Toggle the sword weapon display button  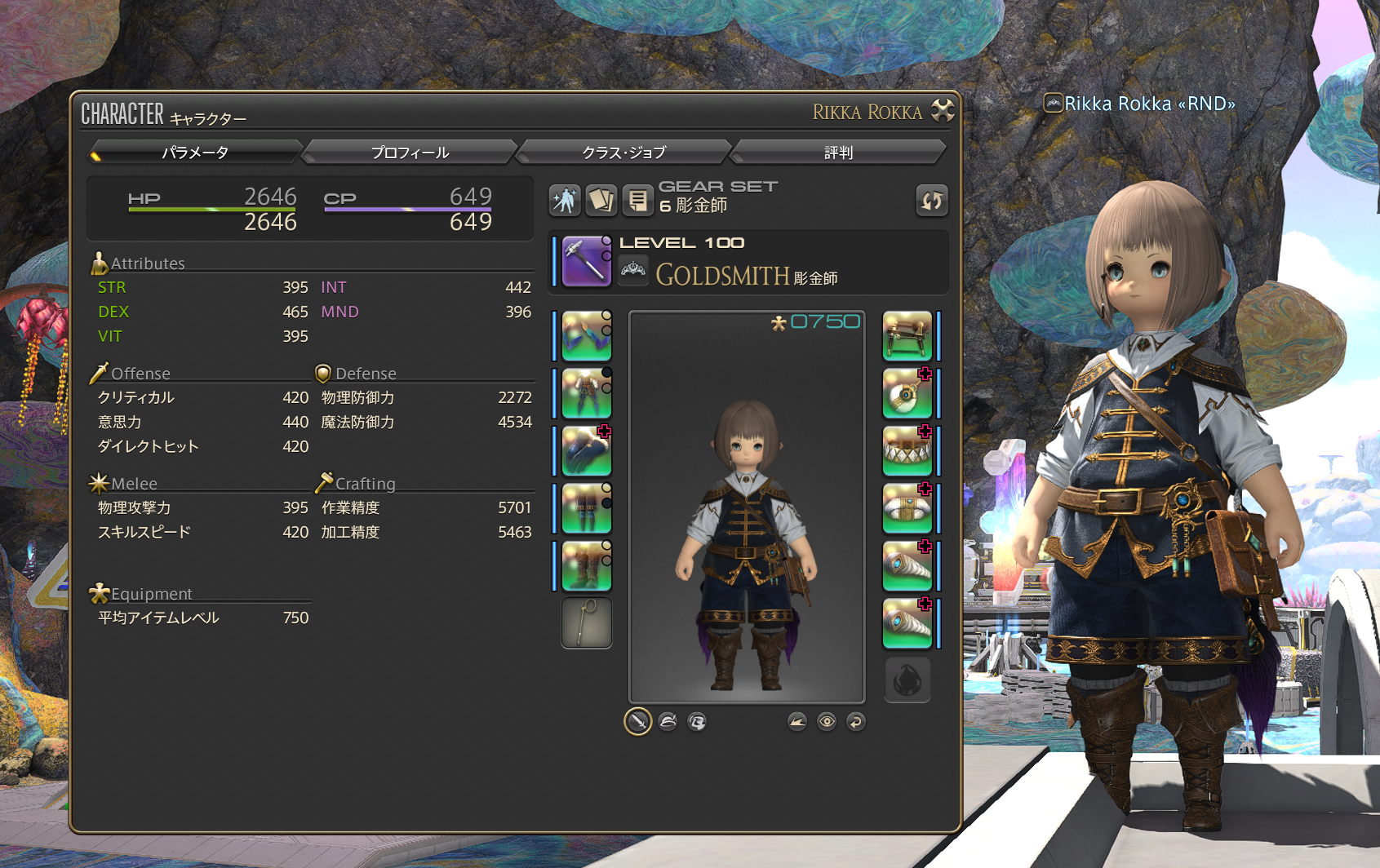pyautogui.click(x=637, y=721)
